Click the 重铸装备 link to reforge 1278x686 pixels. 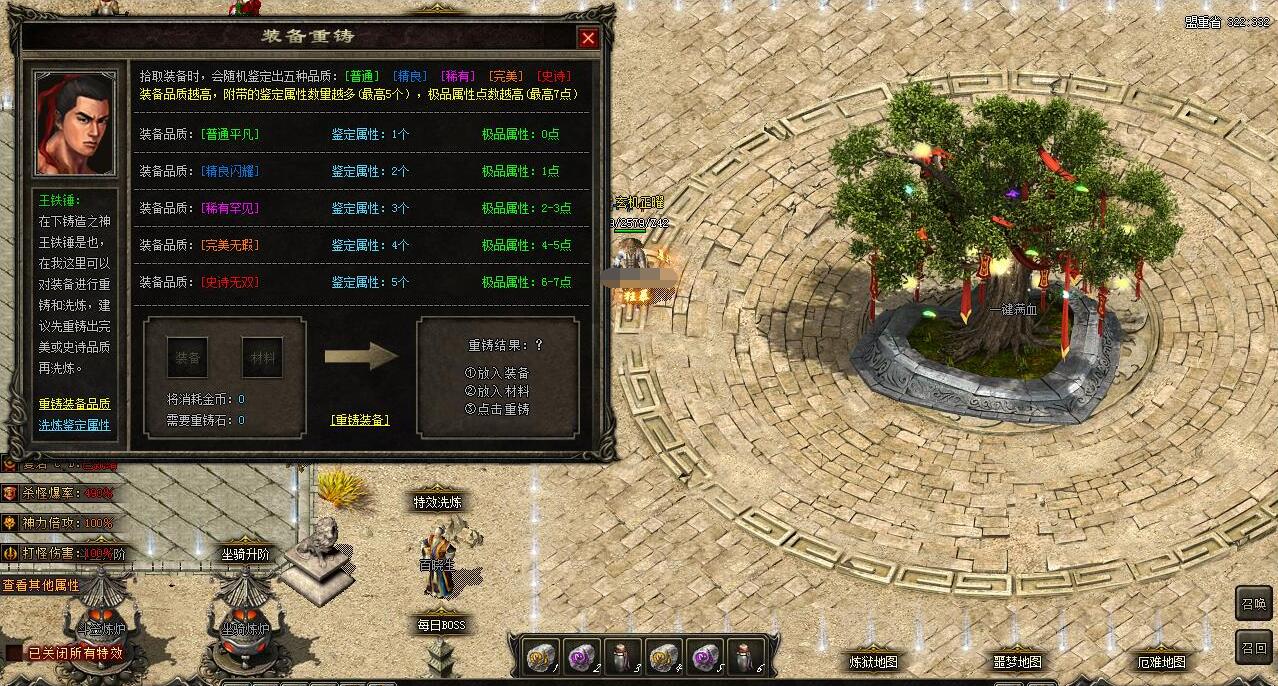pos(359,420)
